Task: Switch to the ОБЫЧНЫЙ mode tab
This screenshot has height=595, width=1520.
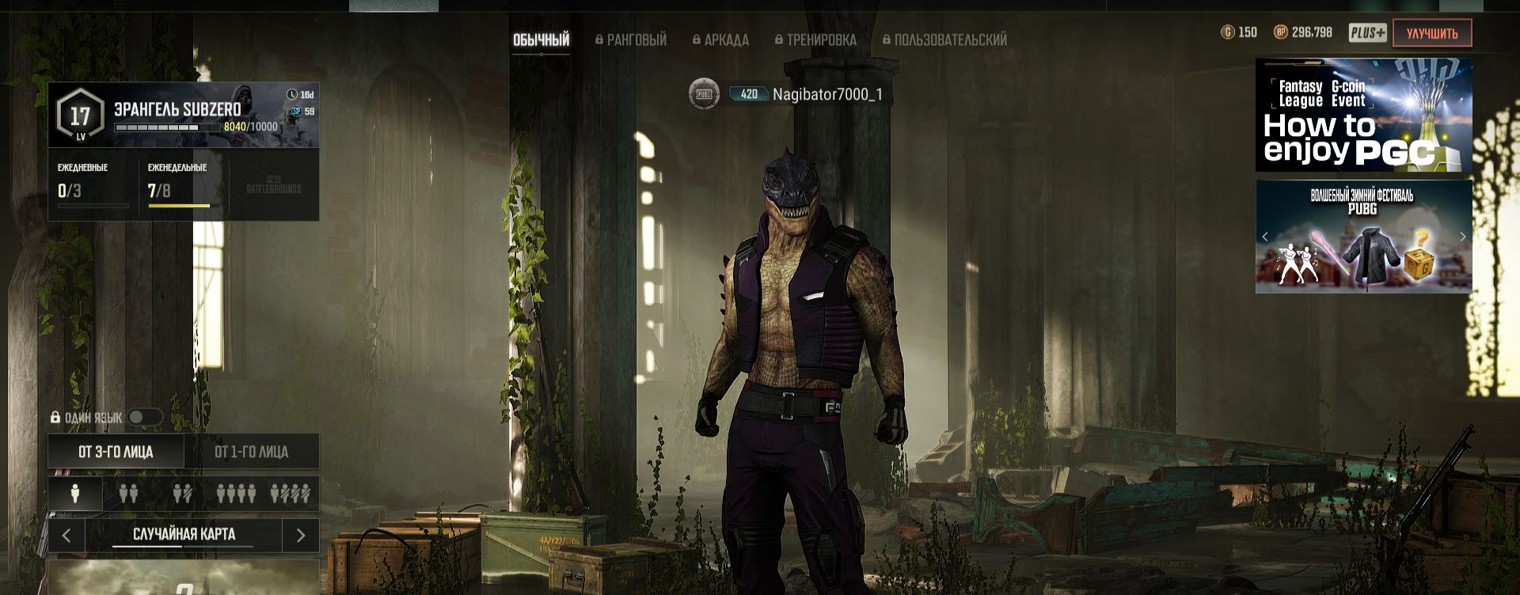Action: (541, 40)
